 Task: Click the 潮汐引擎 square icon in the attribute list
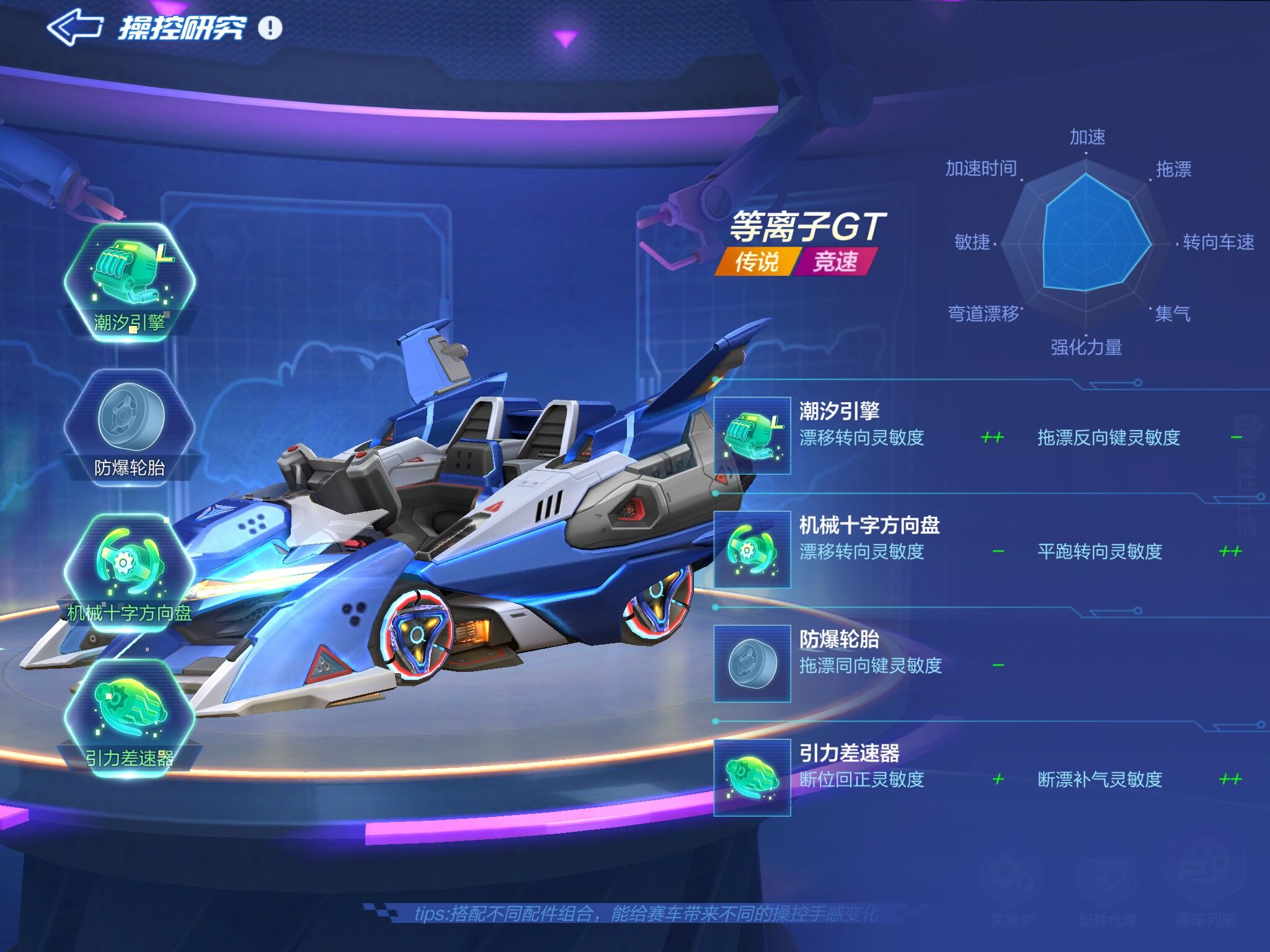752,436
